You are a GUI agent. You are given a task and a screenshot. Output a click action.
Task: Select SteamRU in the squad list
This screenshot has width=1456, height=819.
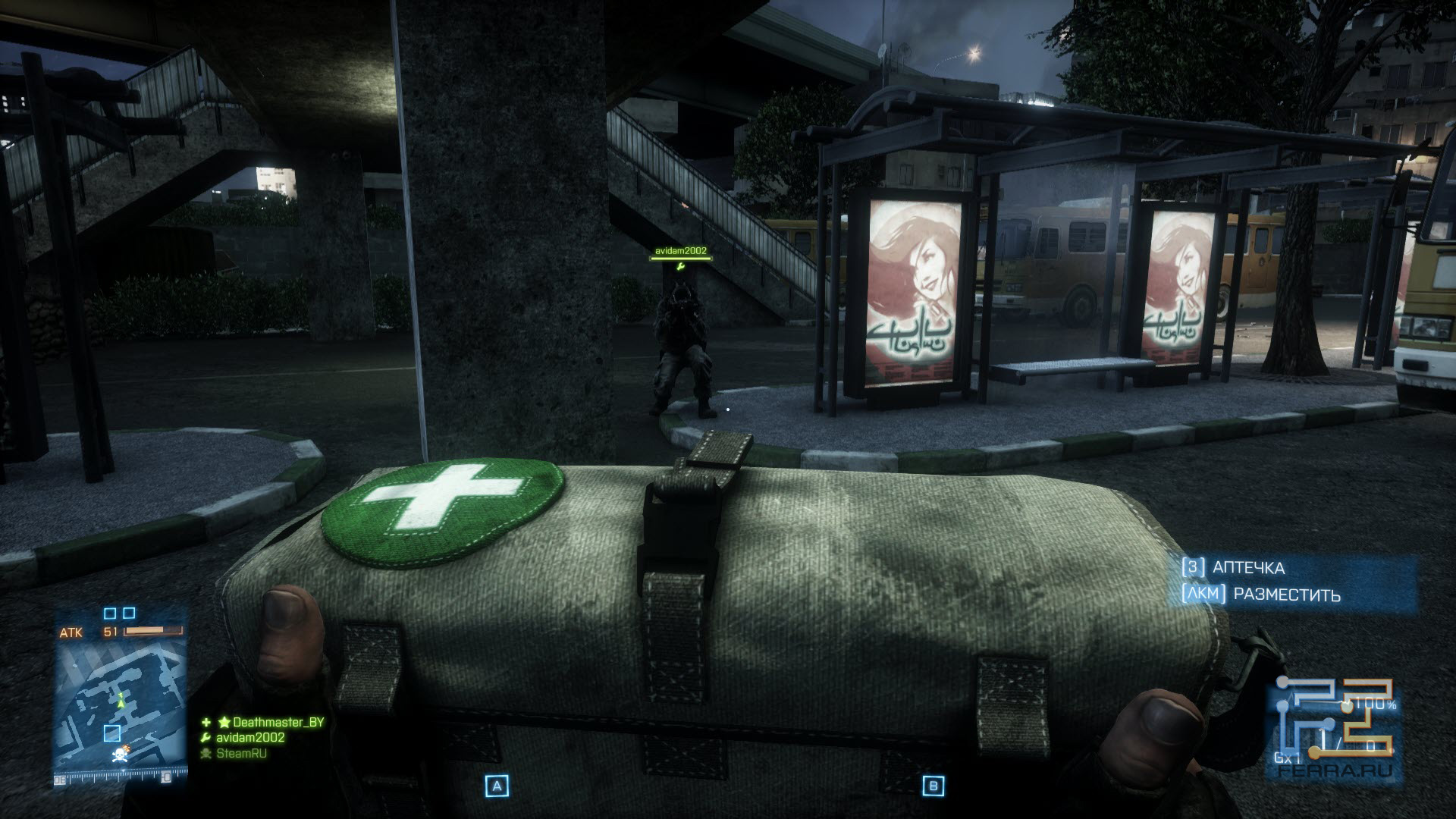point(241,753)
